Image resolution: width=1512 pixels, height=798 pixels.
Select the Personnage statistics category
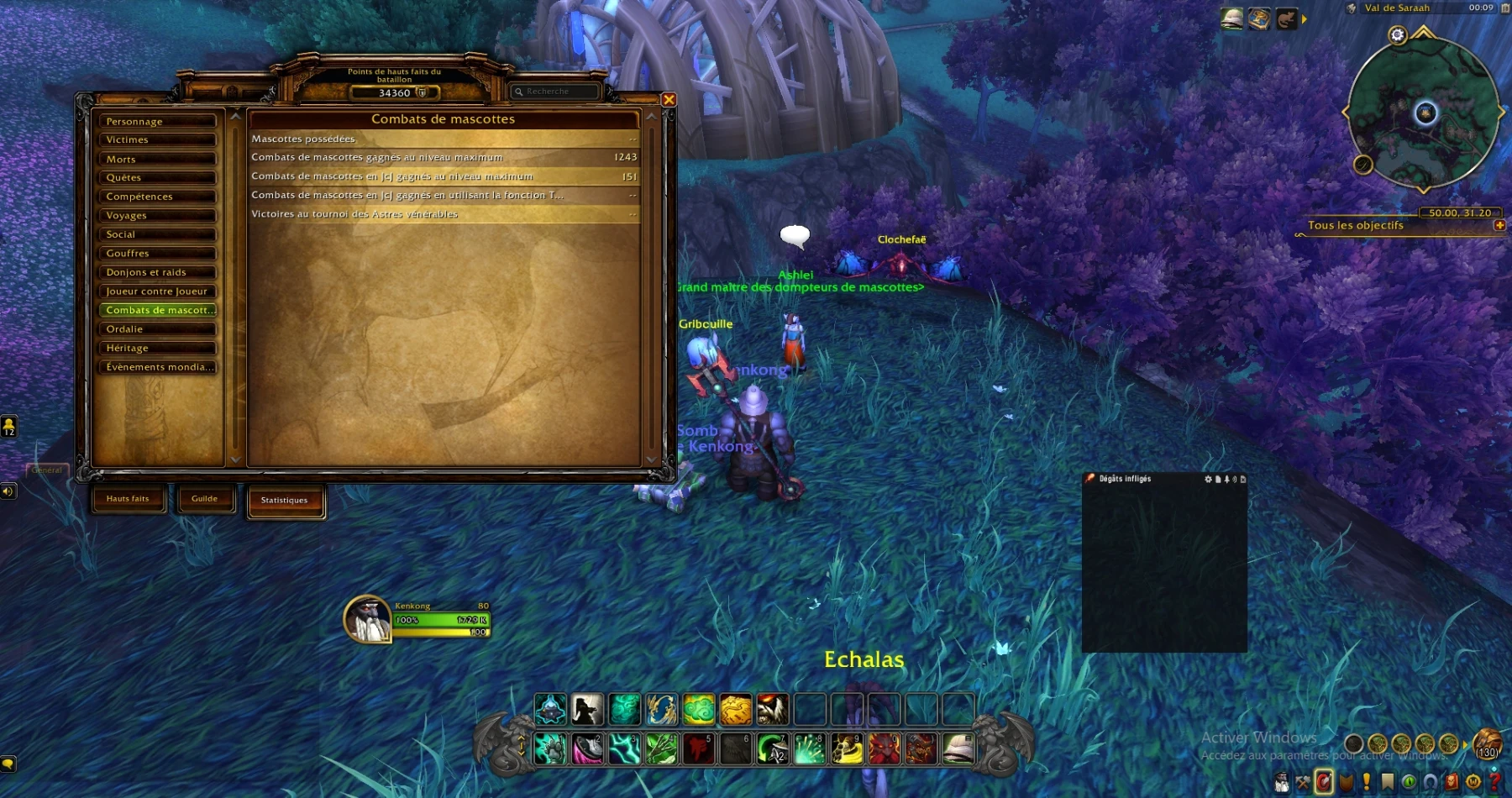click(157, 121)
